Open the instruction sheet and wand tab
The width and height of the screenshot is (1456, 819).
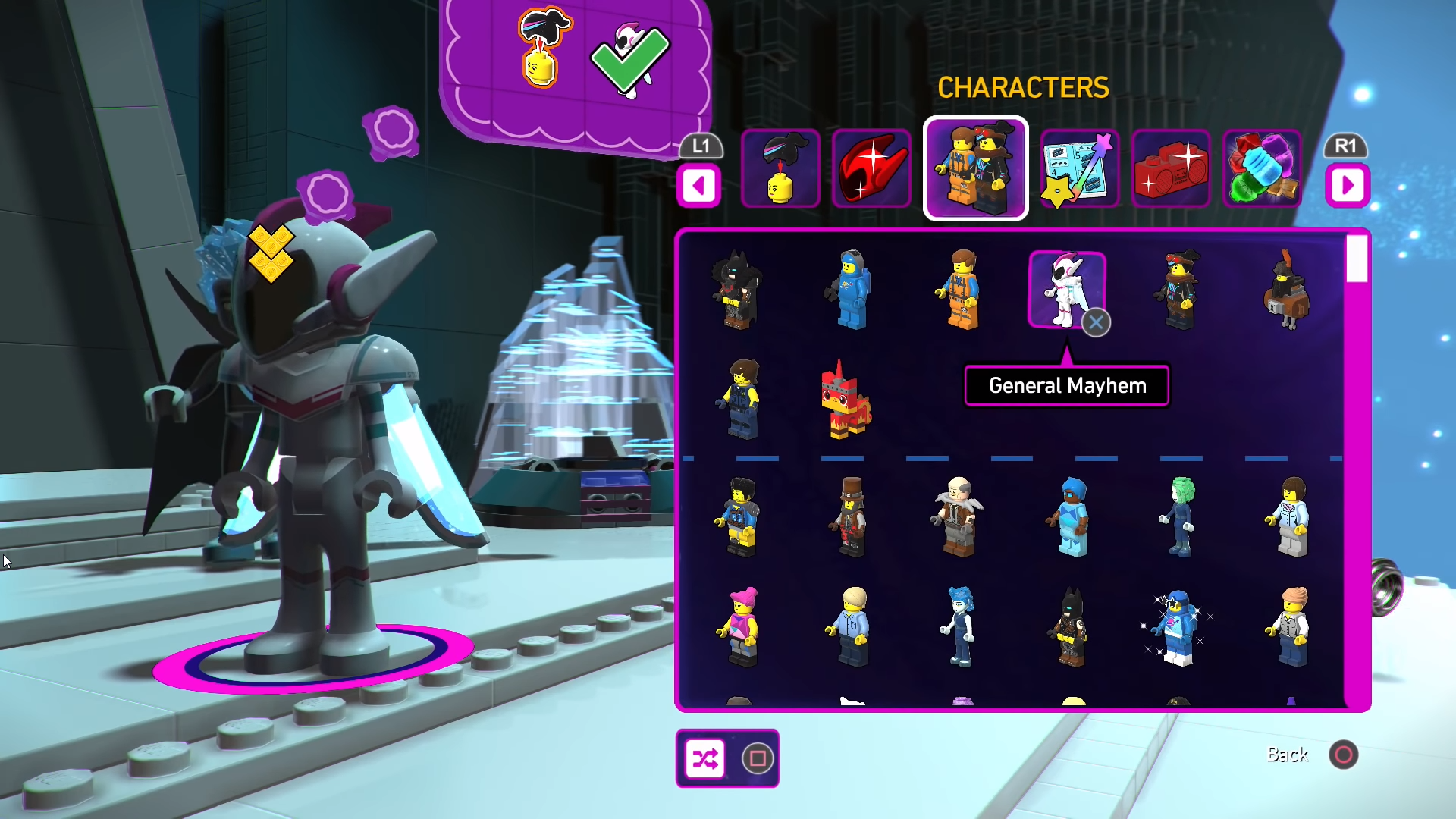(1079, 168)
